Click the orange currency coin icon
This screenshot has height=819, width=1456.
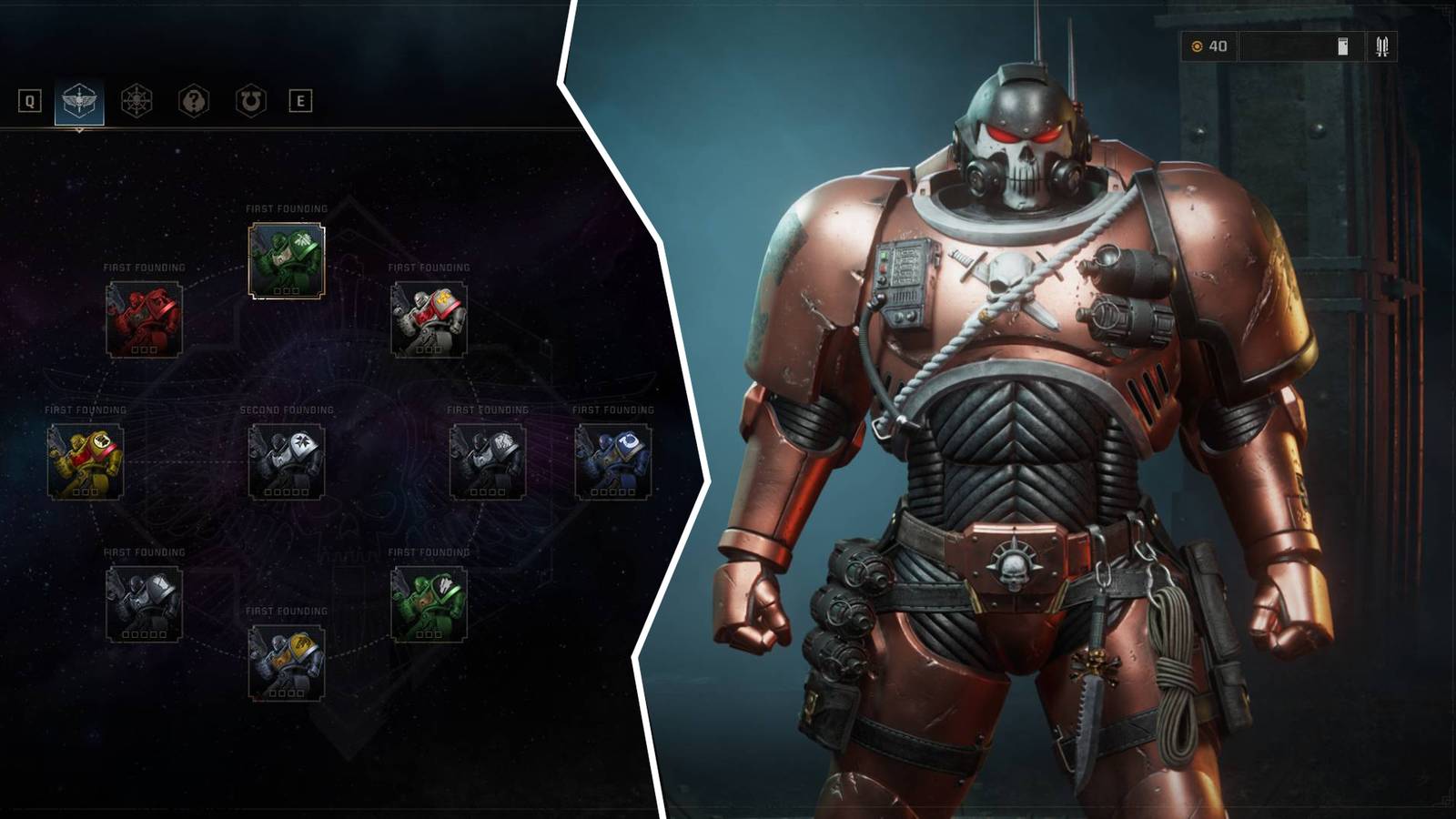pyautogui.click(x=1198, y=45)
